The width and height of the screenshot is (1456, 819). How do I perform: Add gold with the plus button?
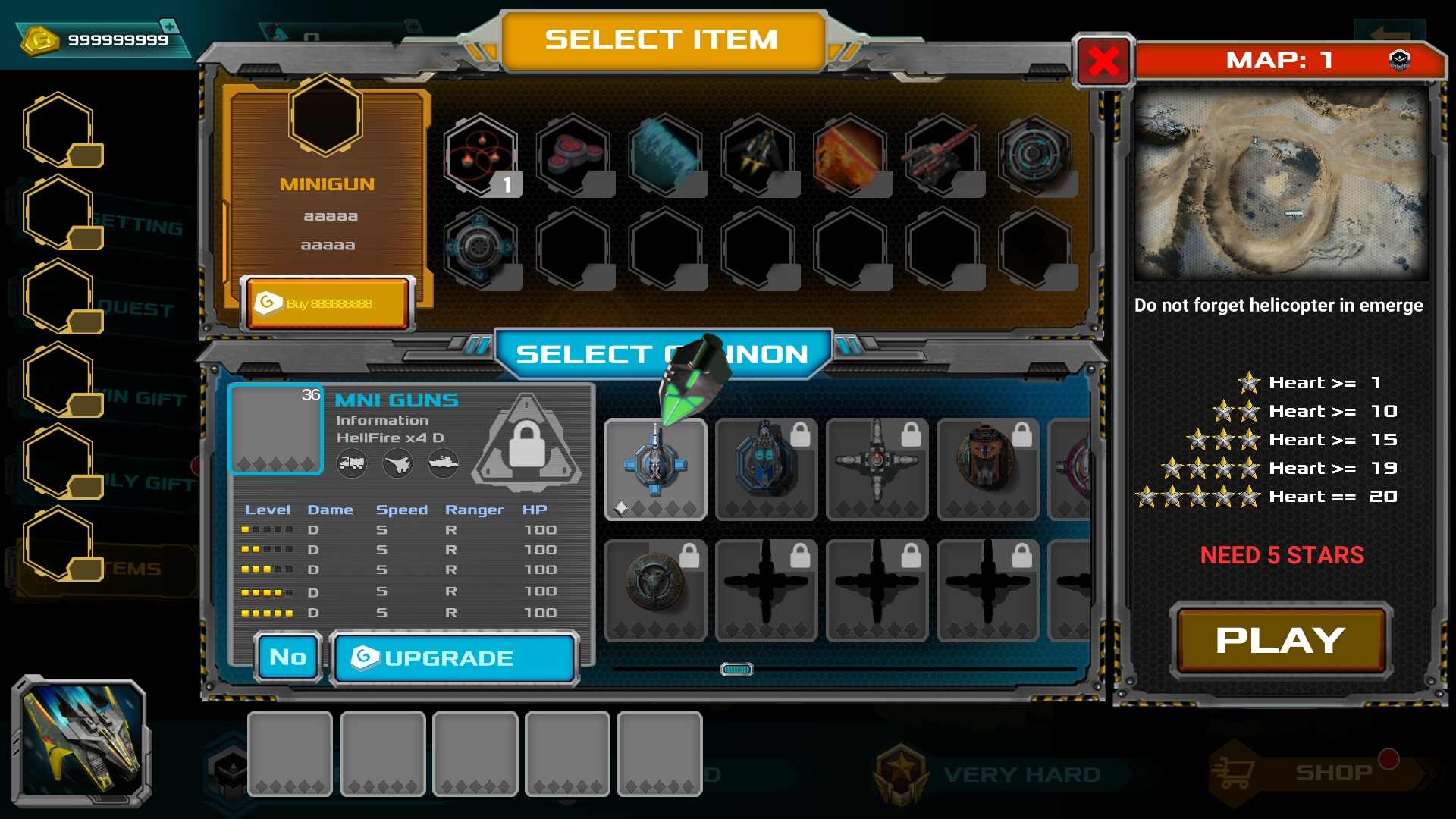coord(171,27)
